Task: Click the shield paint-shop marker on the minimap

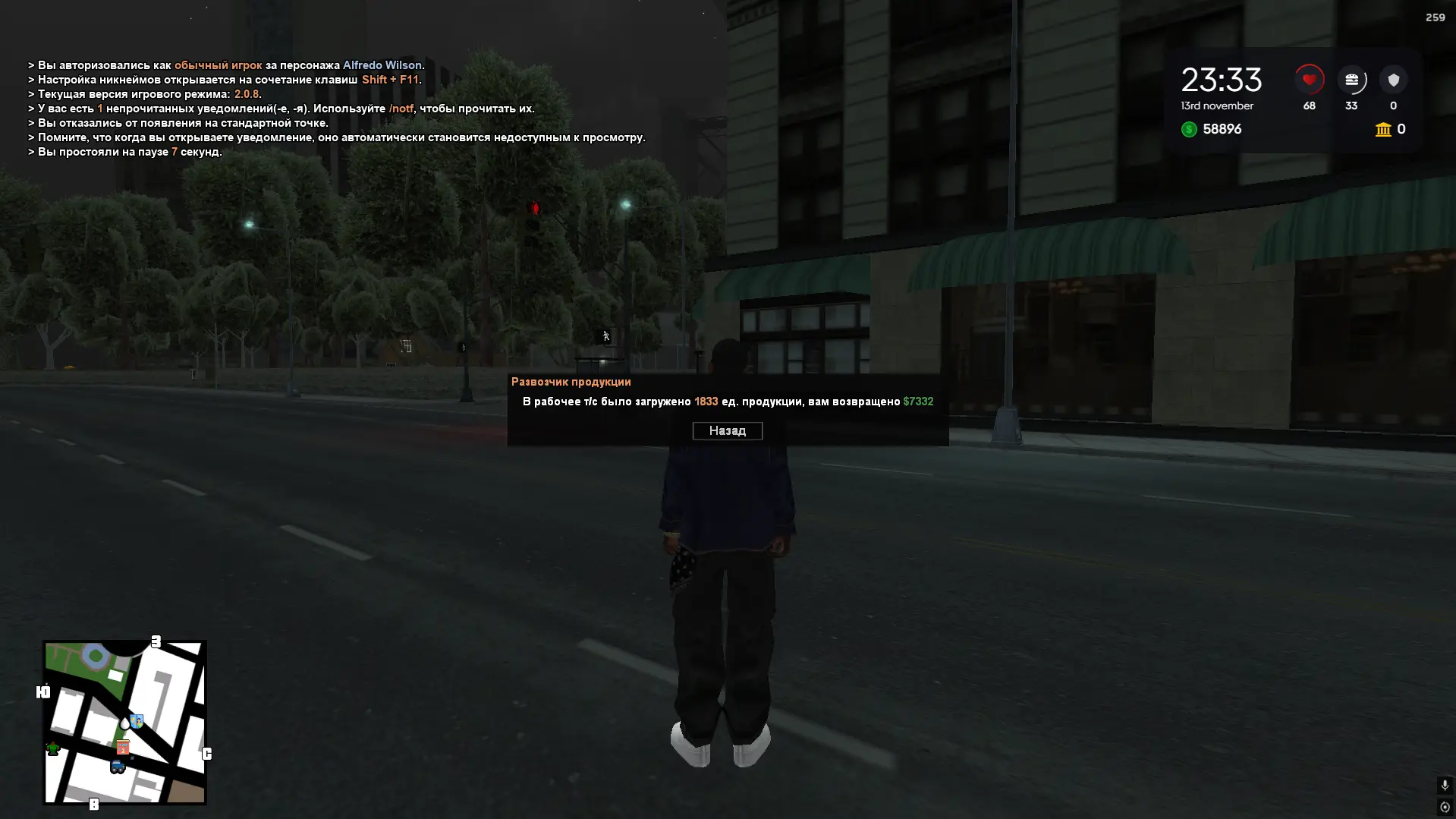Action: coord(137,721)
